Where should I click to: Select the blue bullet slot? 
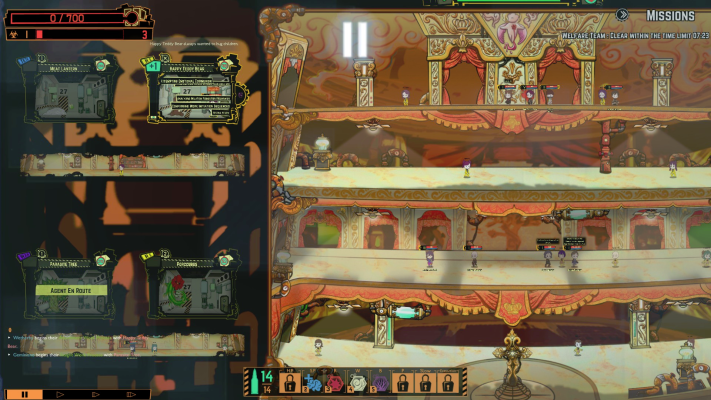pos(314,383)
